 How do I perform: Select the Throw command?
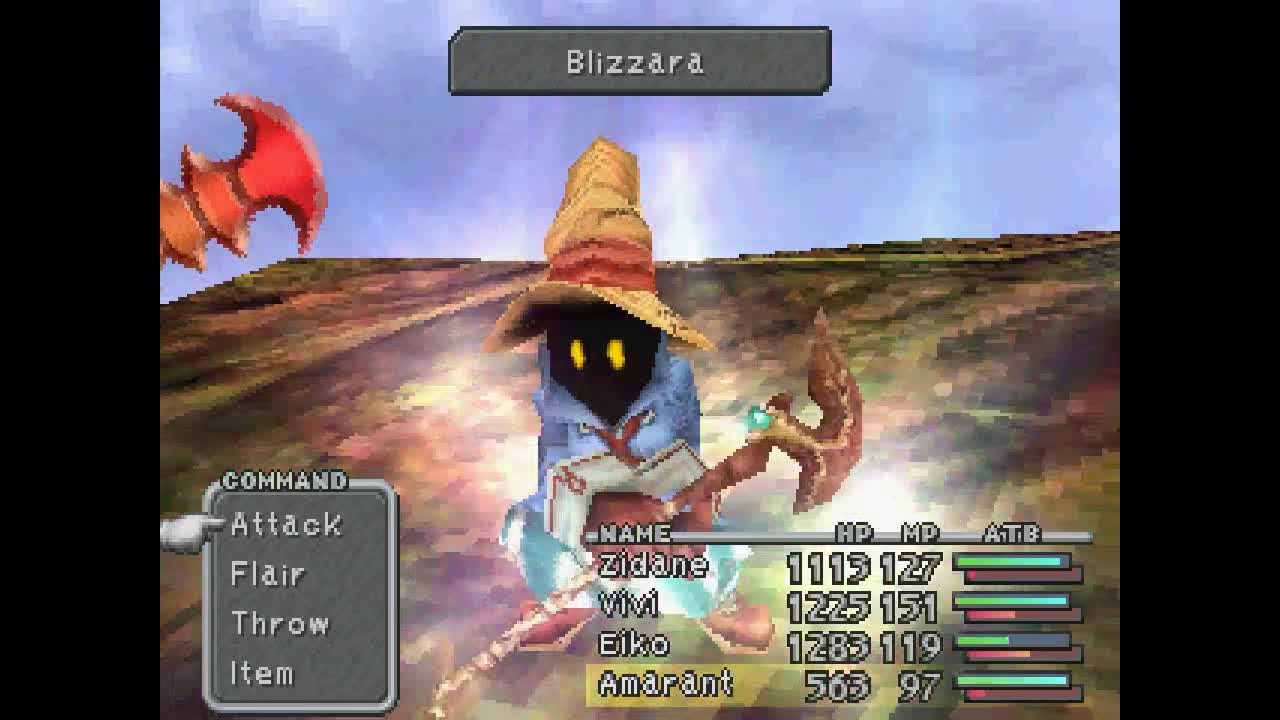pos(282,624)
